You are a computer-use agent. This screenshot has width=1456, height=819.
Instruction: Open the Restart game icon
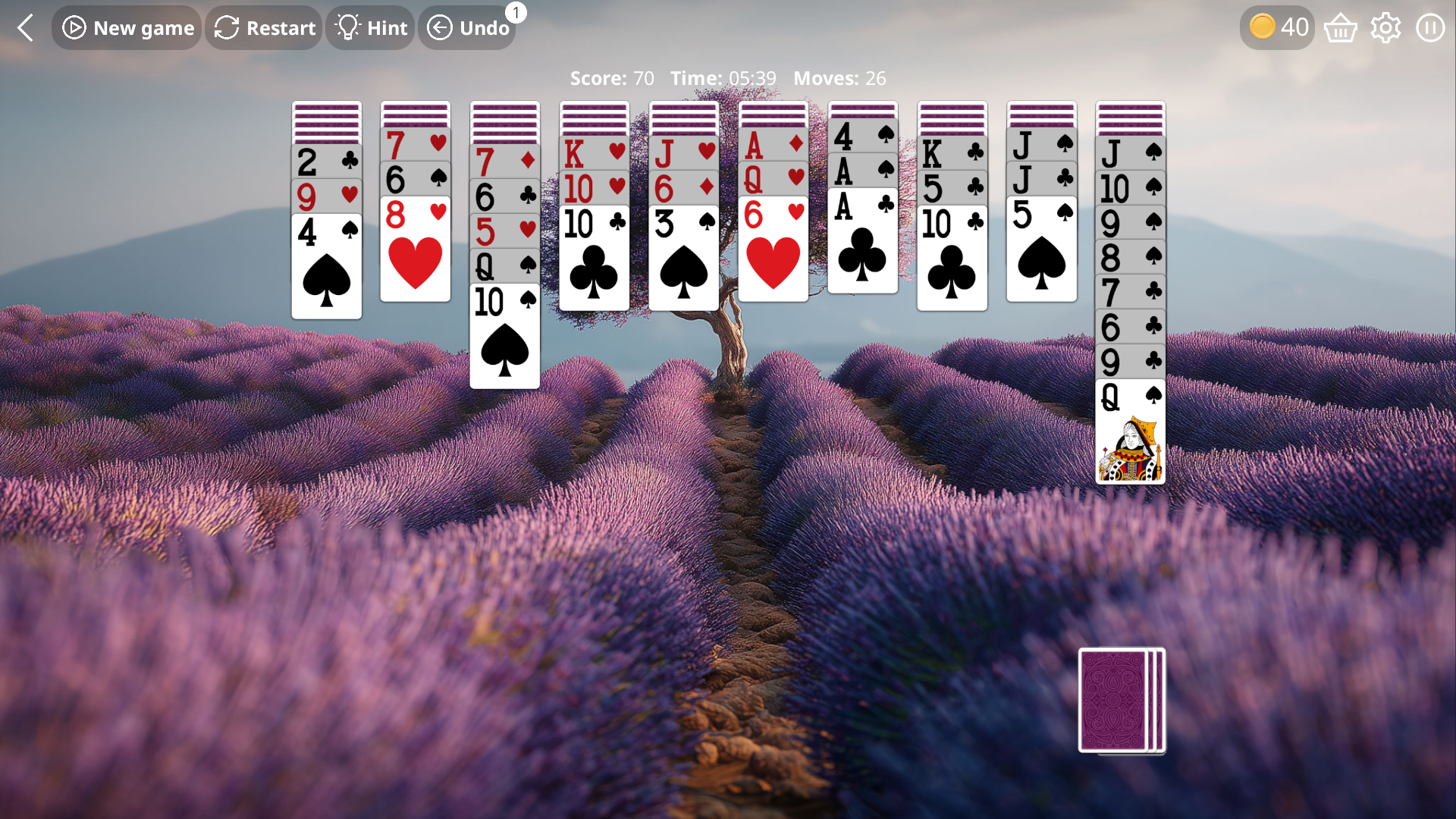227,27
